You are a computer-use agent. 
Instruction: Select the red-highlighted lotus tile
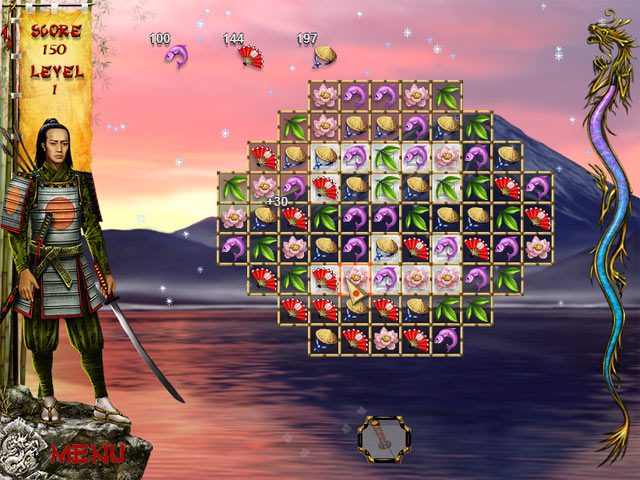coord(355,278)
